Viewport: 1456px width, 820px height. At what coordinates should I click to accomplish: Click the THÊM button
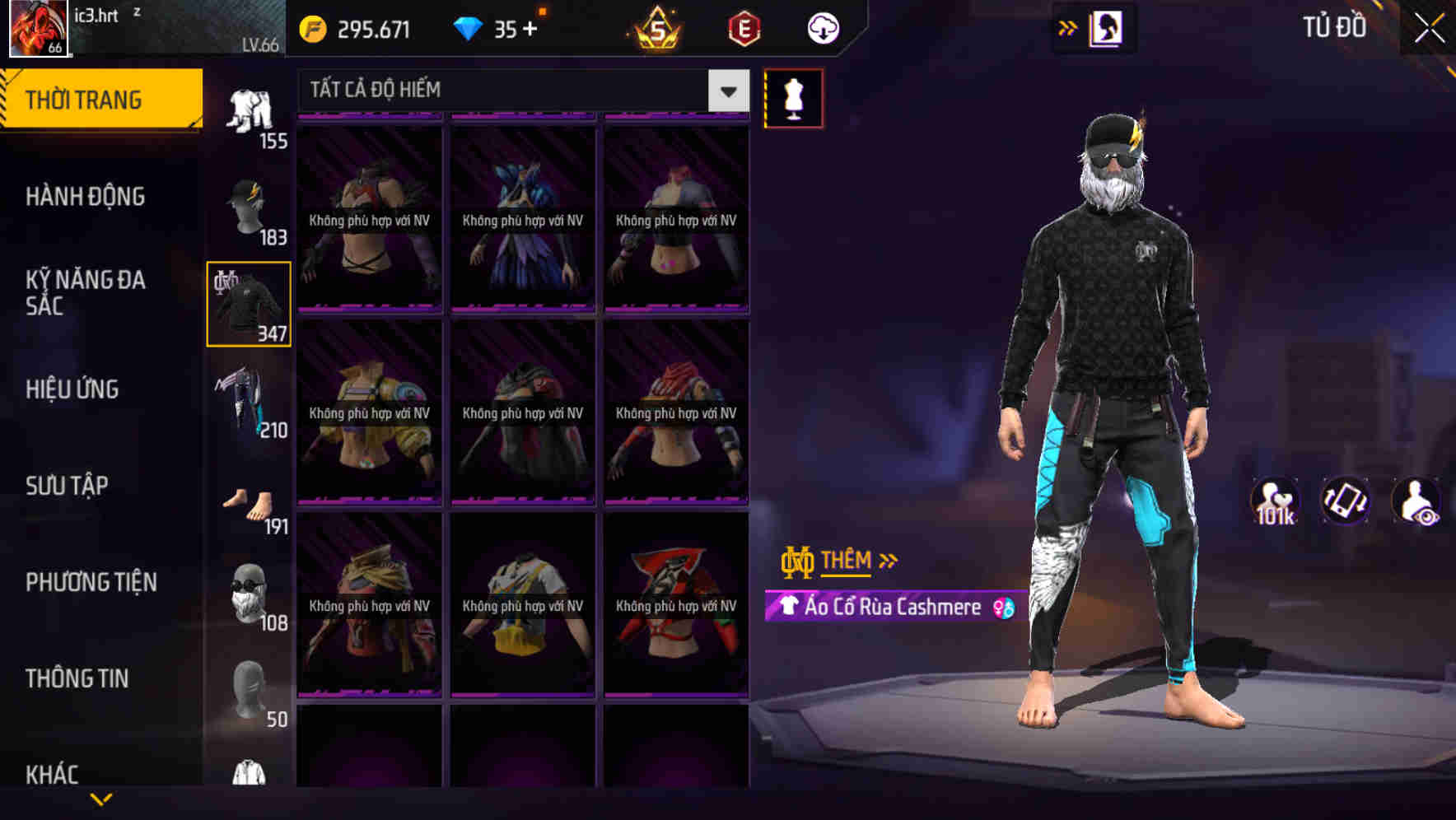848,560
